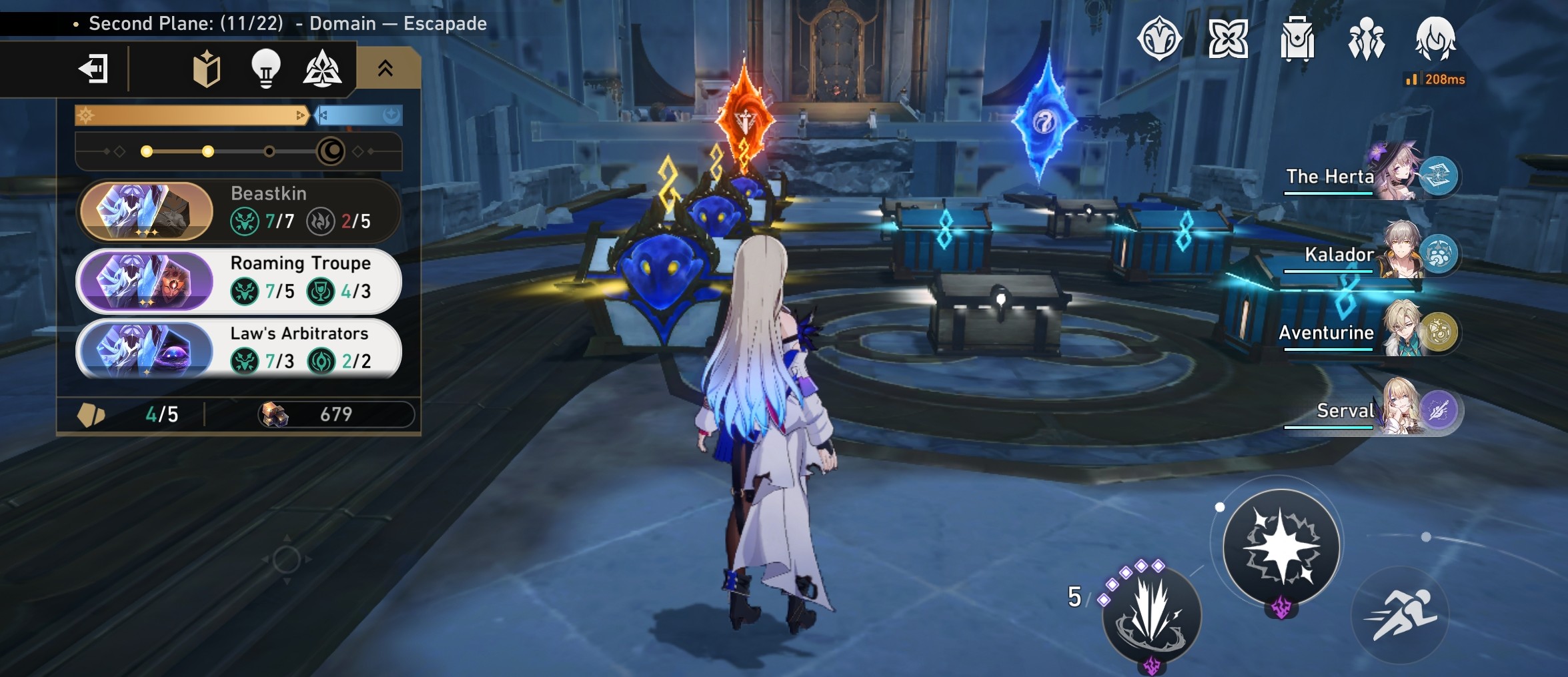Open the Divergent Universe guidebook icon

pos(207,69)
